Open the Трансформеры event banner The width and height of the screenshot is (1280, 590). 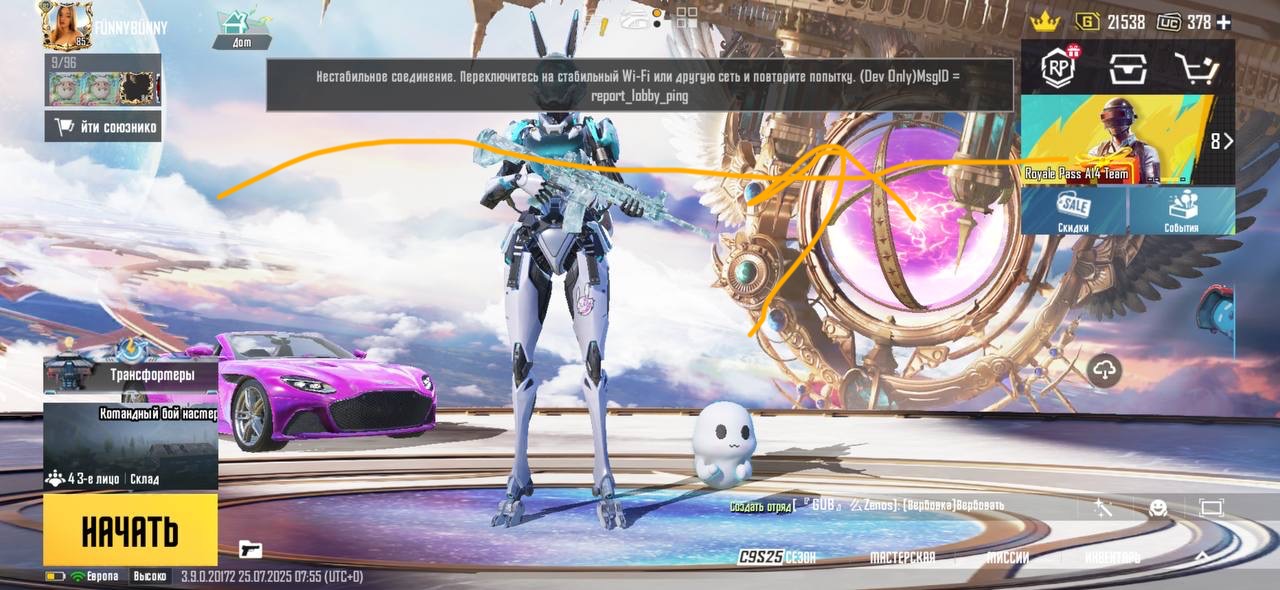[x=130, y=376]
